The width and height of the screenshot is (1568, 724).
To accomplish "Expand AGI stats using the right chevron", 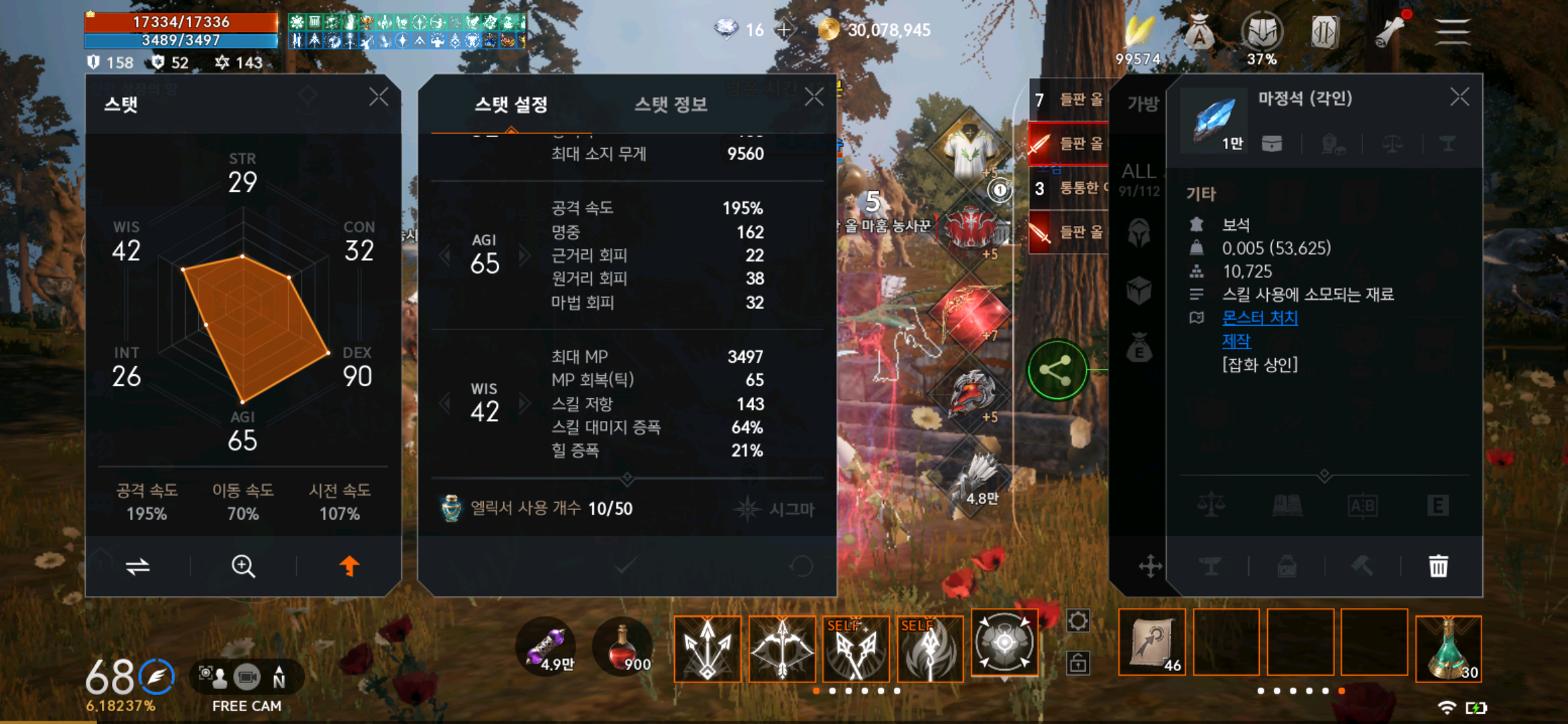I will [x=523, y=255].
